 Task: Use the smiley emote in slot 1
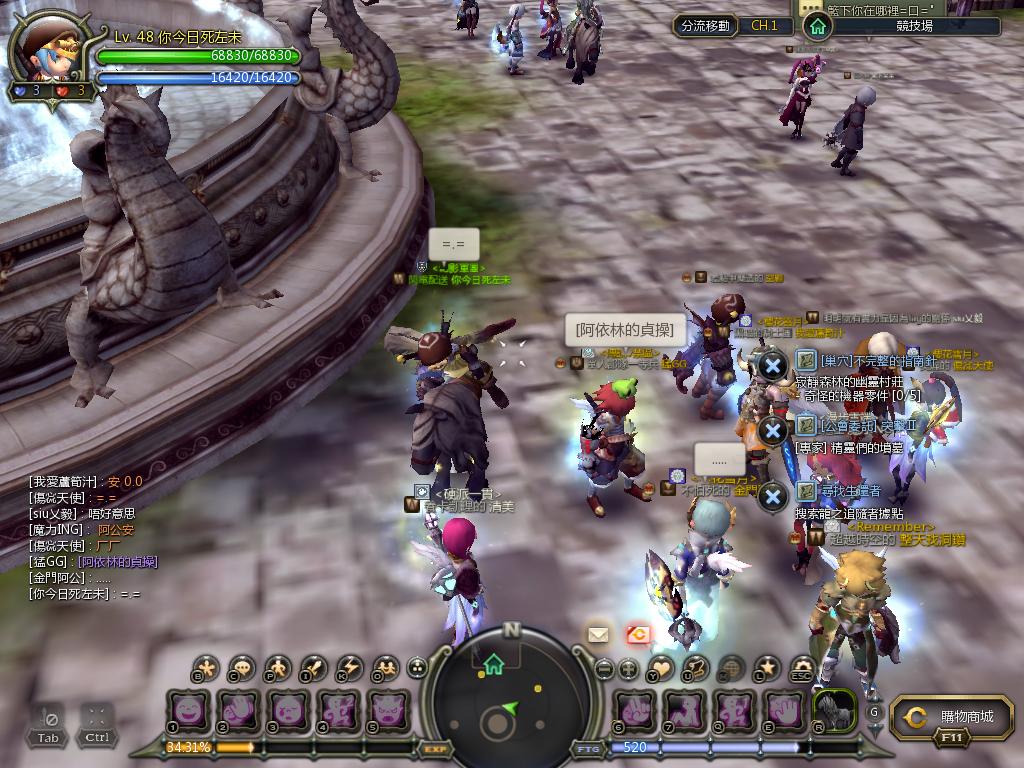[188, 711]
